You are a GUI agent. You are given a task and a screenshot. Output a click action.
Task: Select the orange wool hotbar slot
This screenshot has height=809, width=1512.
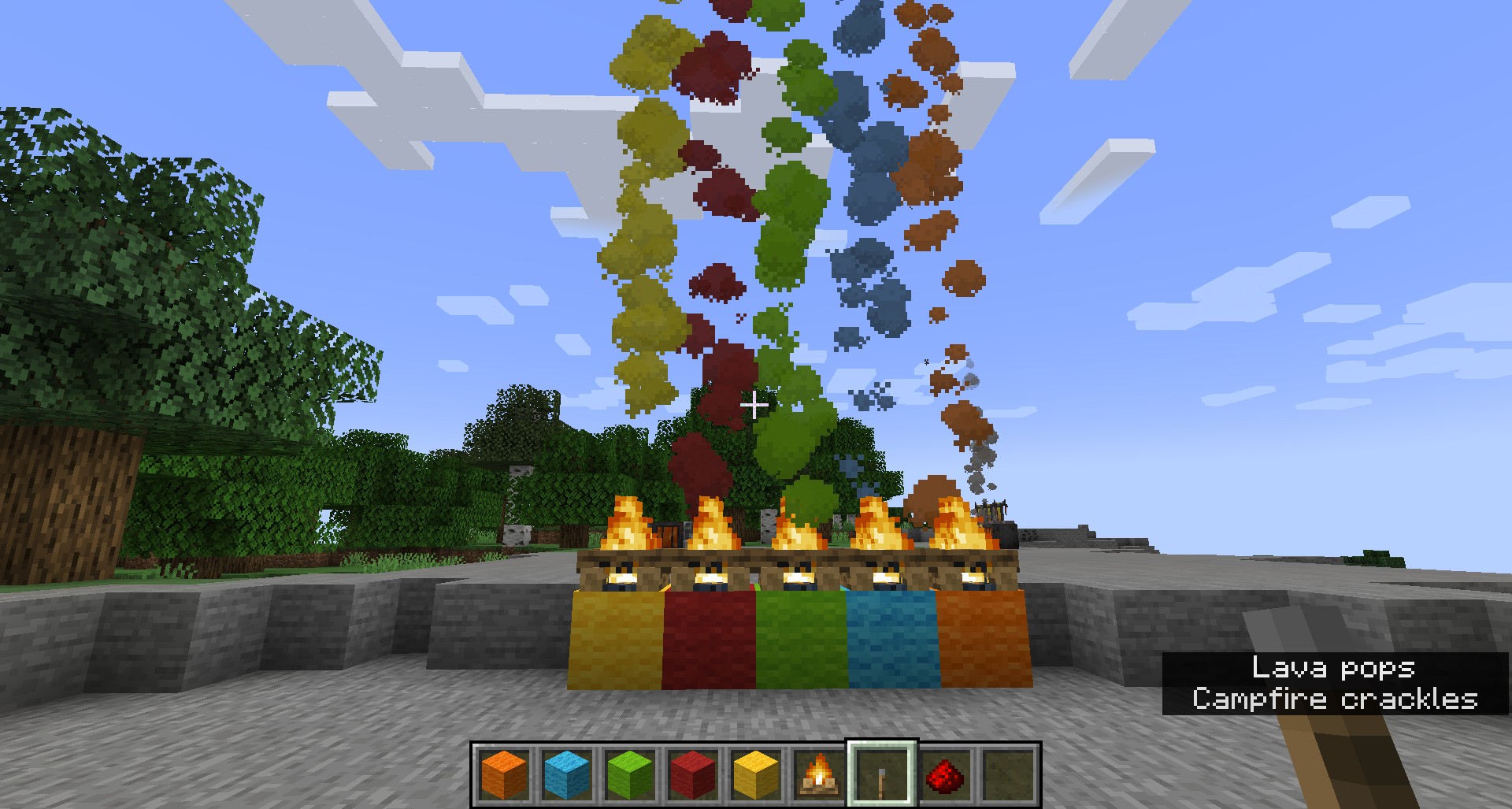click(x=504, y=774)
